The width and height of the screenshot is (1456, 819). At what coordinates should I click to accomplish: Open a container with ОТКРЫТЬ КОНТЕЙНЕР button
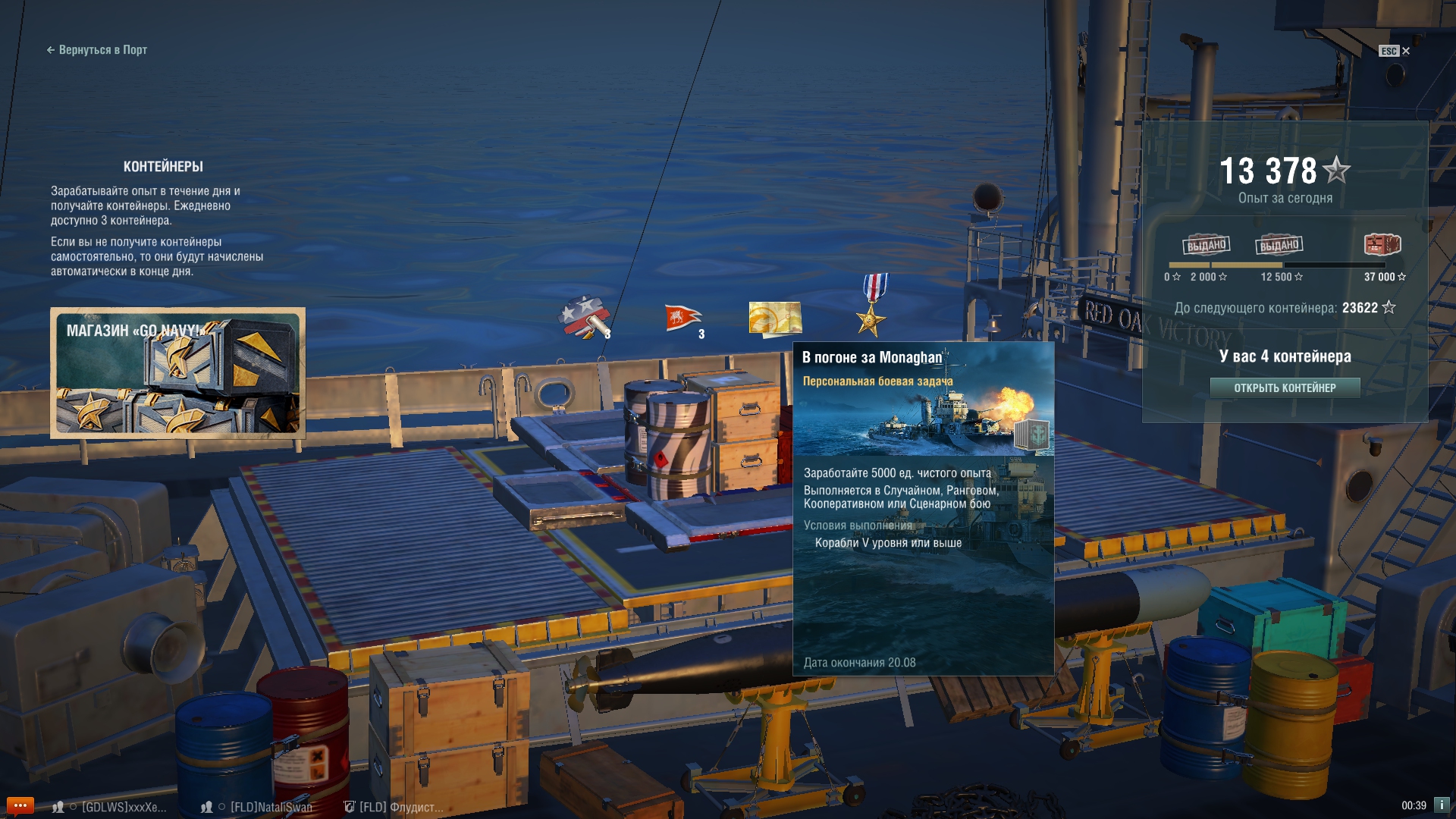point(1285,388)
